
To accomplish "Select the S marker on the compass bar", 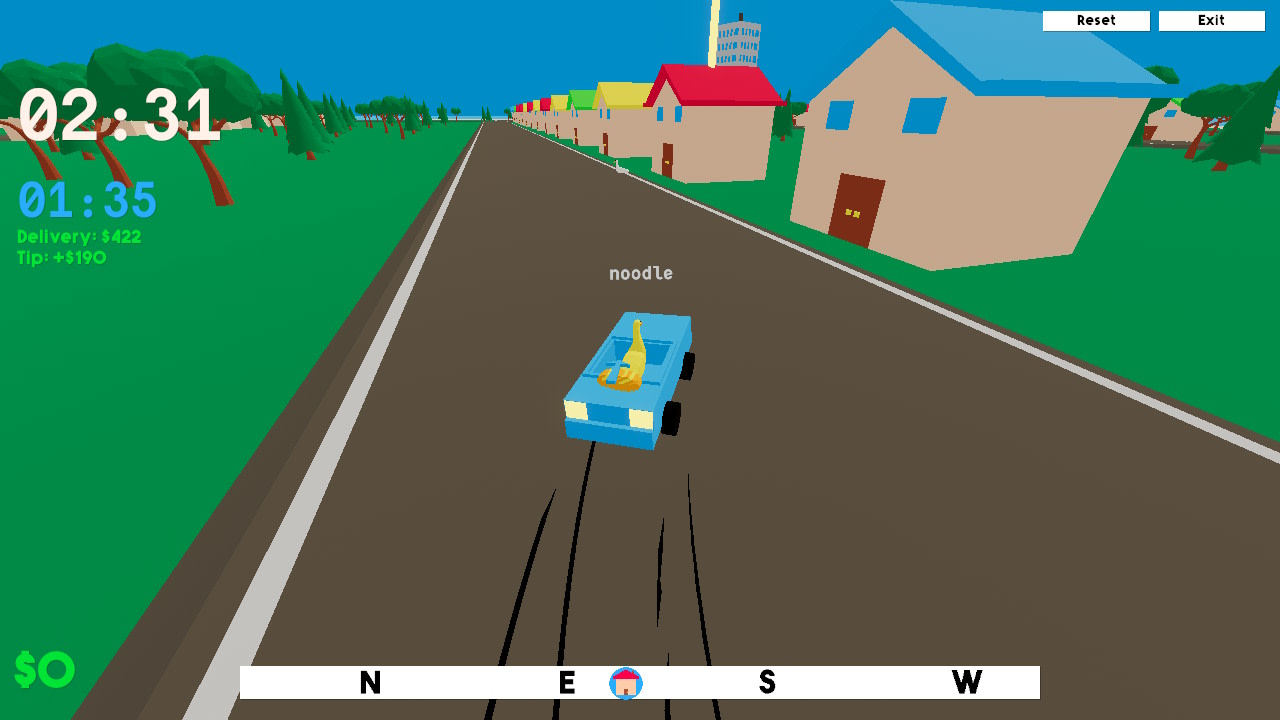I will click(x=765, y=683).
